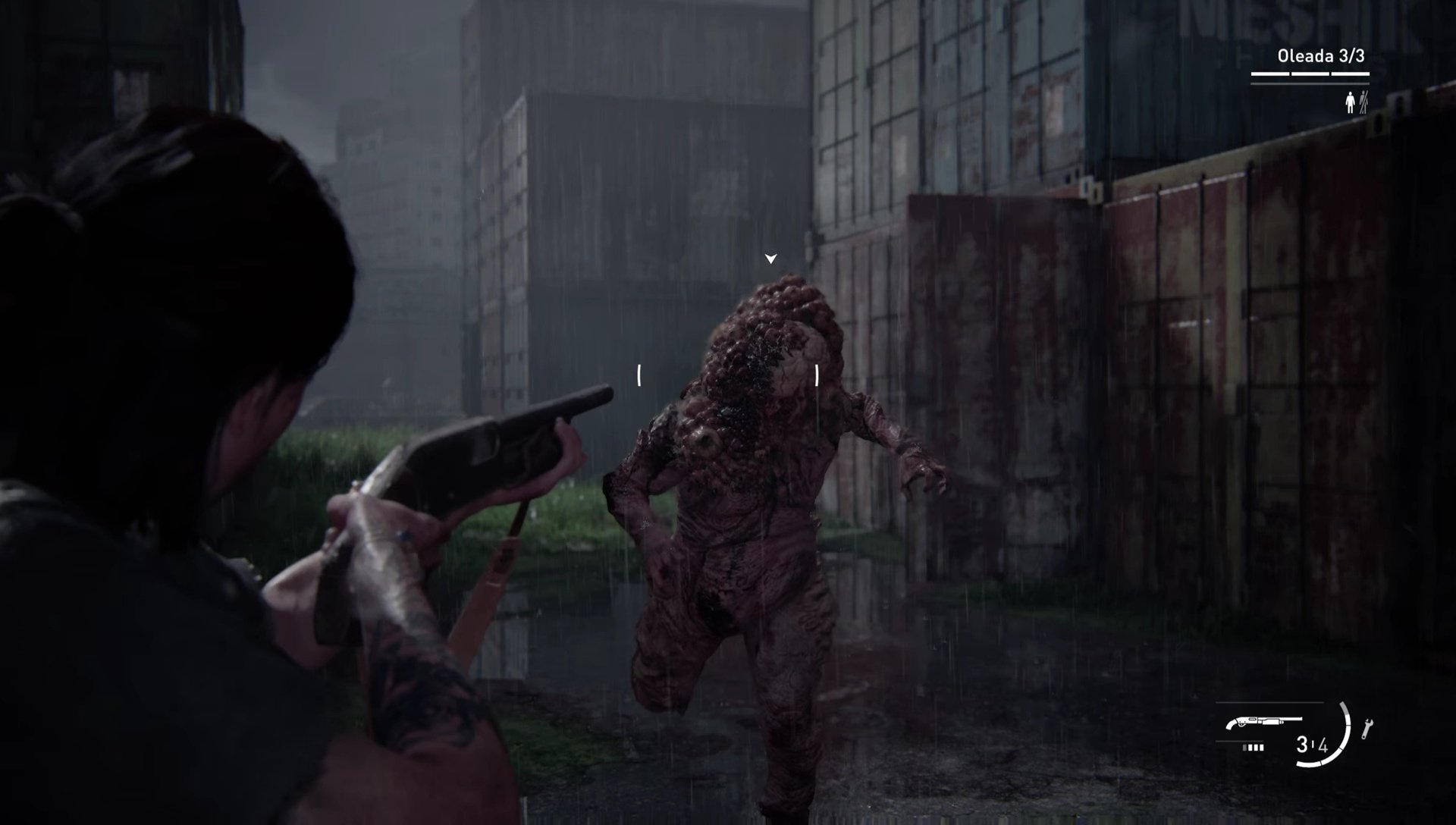Select the crossed-out enemy icon
Screen dimensions: 1456x825
1363,102
